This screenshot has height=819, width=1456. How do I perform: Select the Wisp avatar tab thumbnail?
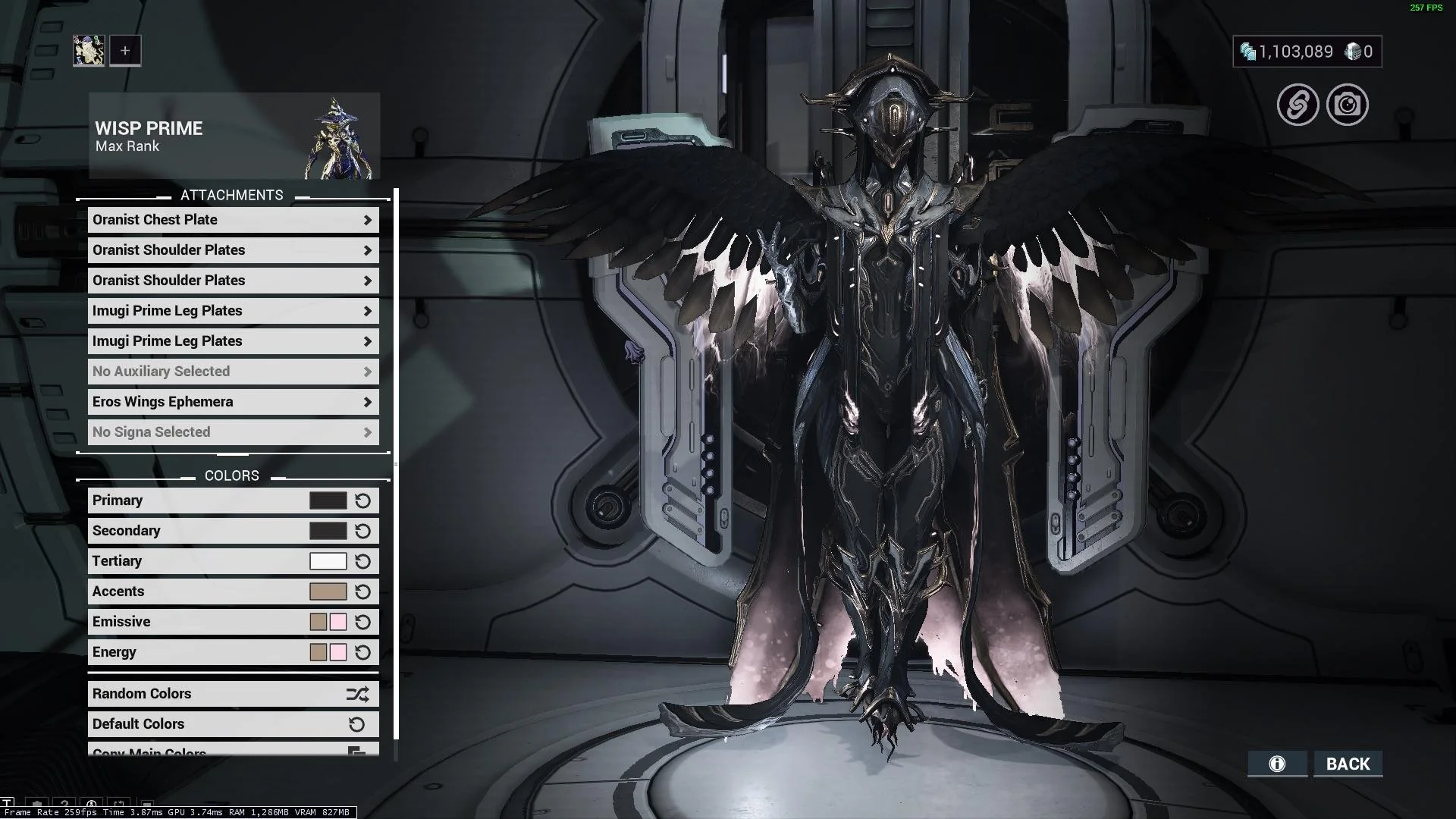pyautogui.click(x=89, y=51)
